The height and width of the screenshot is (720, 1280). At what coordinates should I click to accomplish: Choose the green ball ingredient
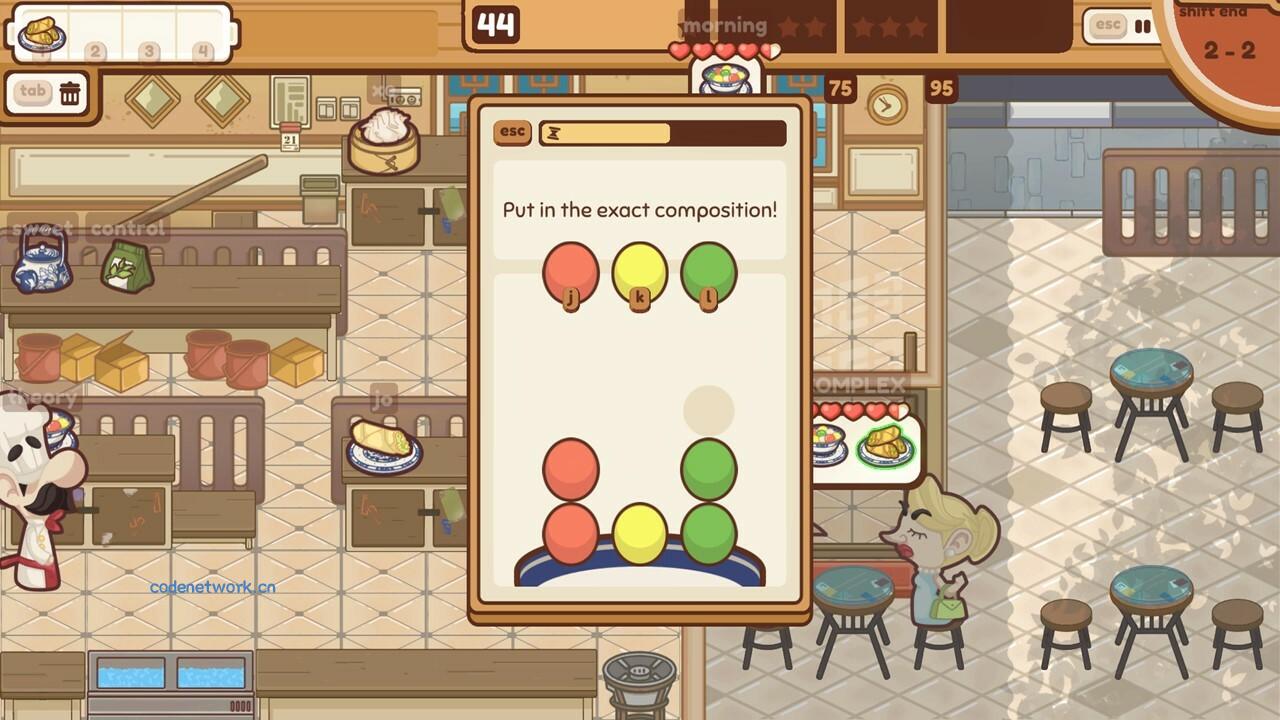(x=709, y=272)
